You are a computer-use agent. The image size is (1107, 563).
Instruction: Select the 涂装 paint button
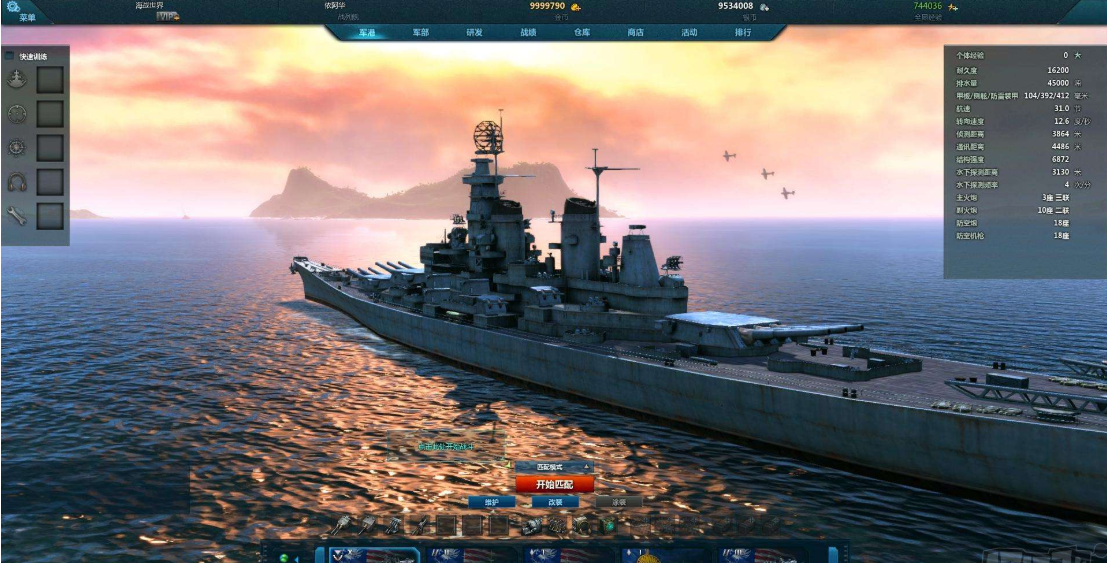click(x=618, y=502)
